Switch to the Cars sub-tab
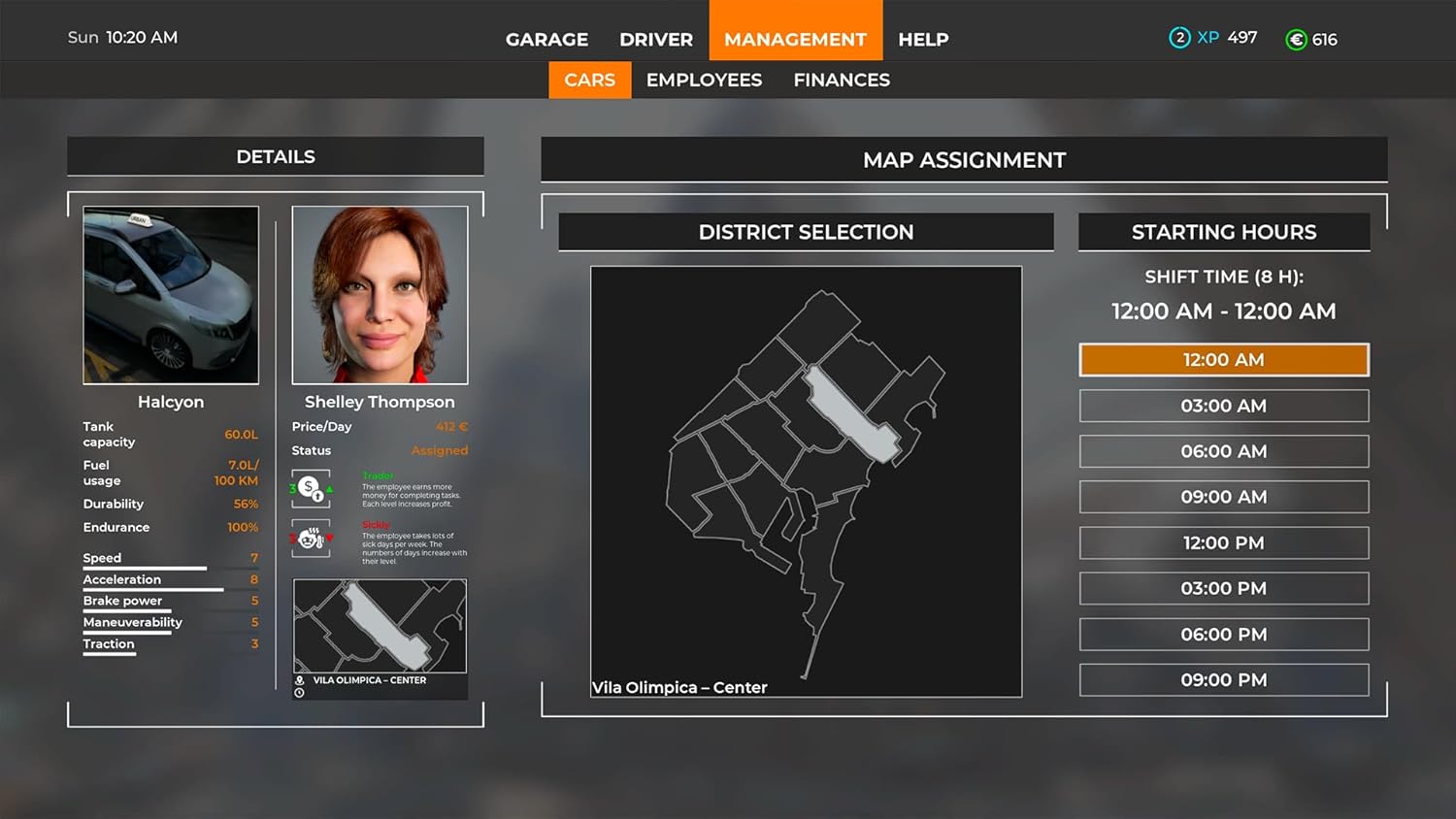Image resolution: width=1456 pixels, height=819 pixels. [589, 81]
